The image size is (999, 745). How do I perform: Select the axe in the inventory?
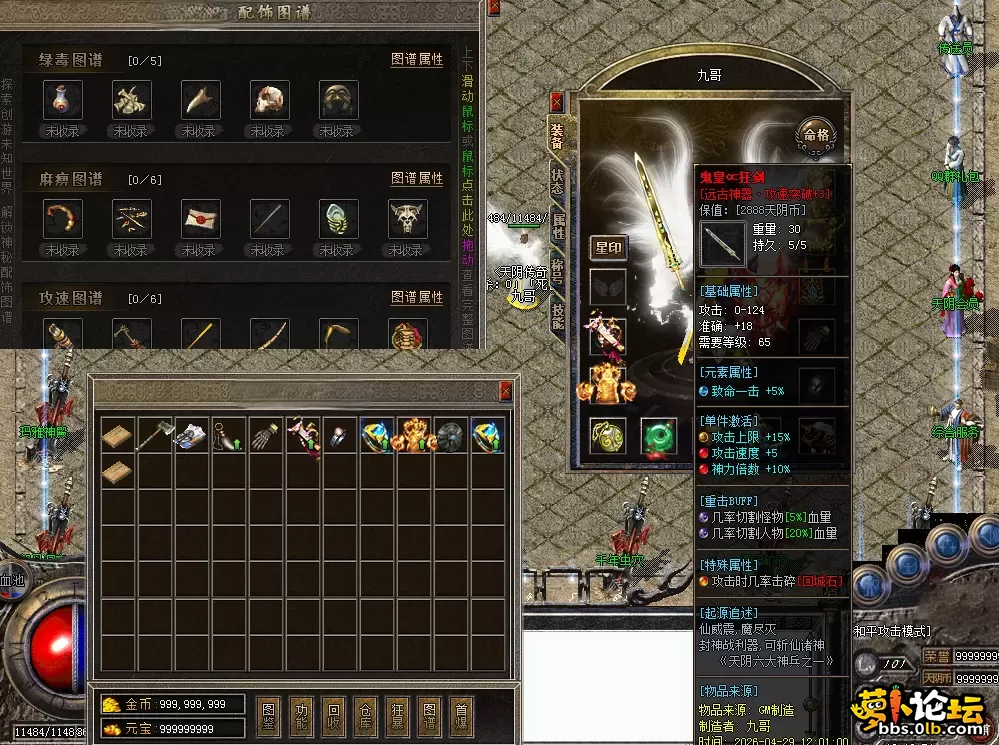point(155,434)
